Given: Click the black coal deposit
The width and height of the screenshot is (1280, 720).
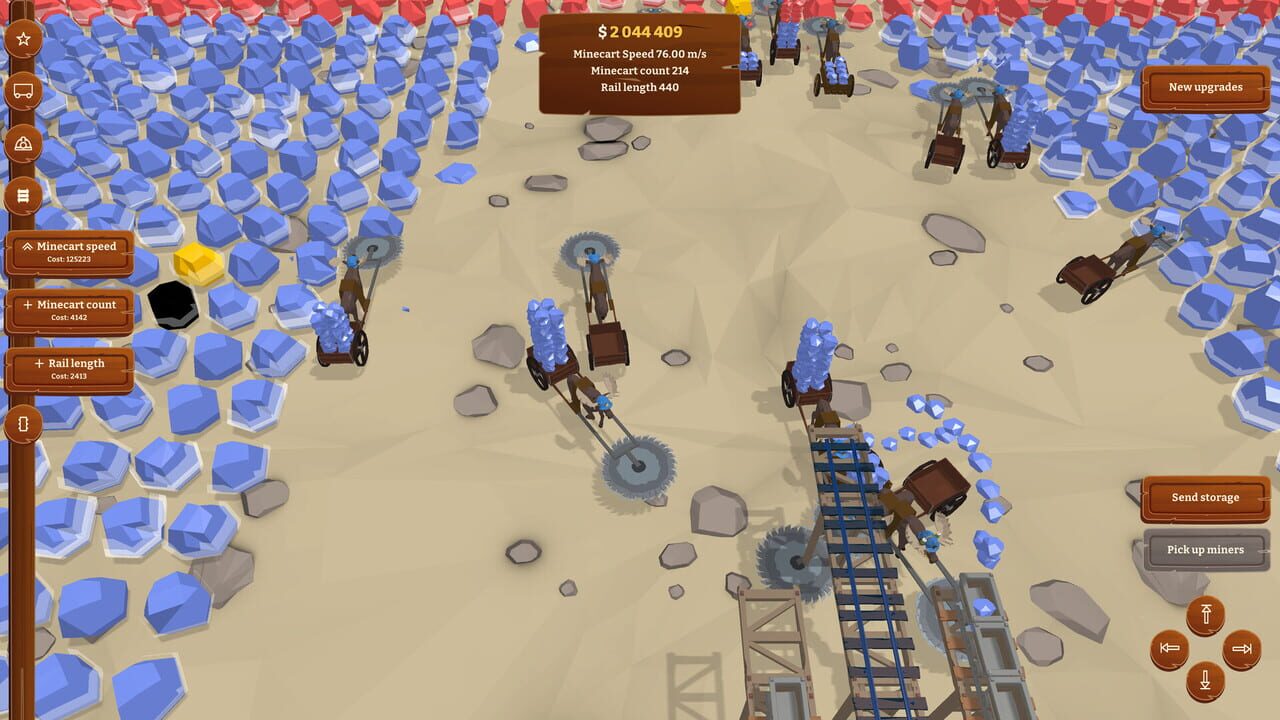Looking at the screenshot, I should (174, 305).
